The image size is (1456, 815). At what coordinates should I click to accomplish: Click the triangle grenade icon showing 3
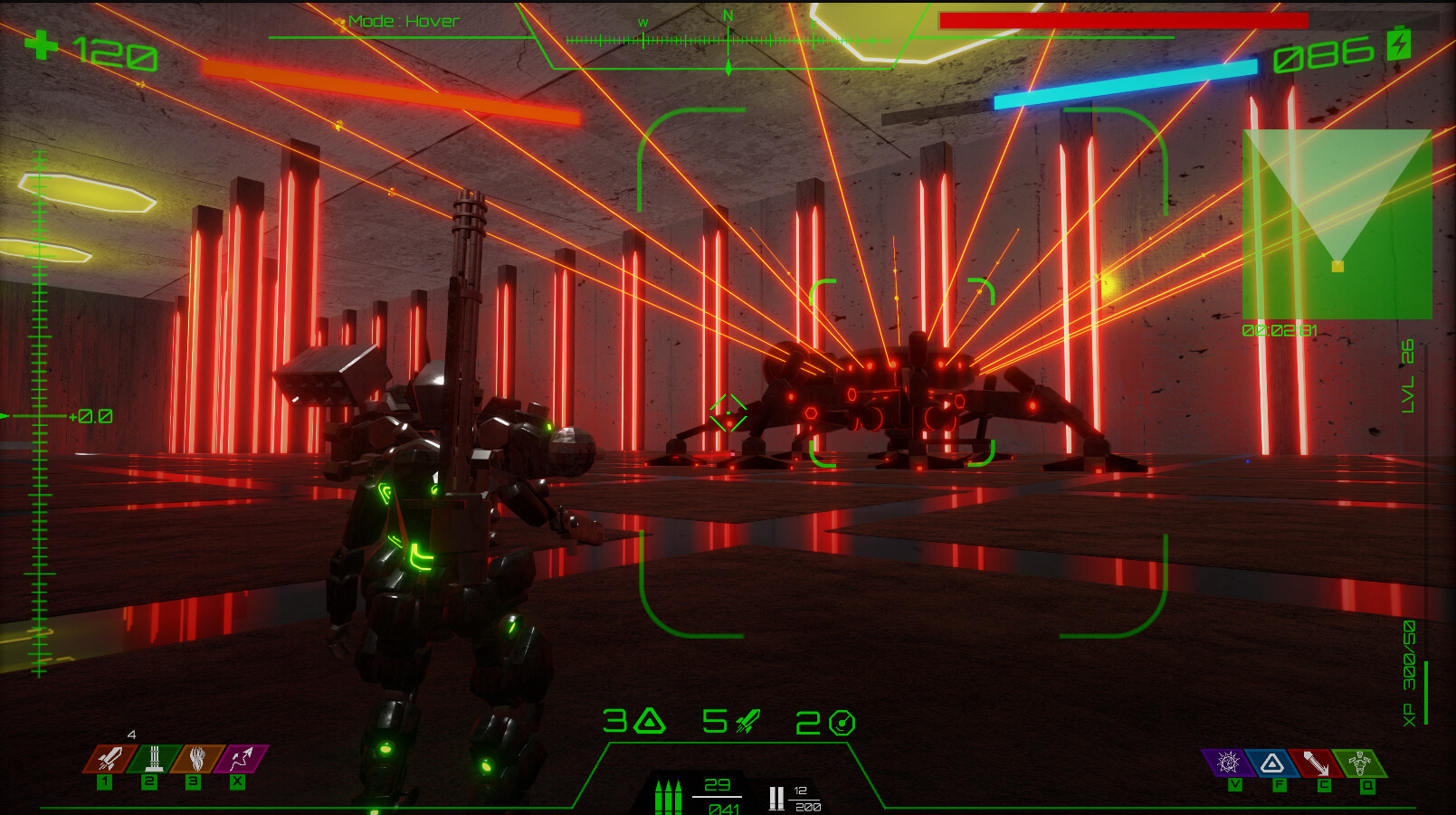click(648, 723)
